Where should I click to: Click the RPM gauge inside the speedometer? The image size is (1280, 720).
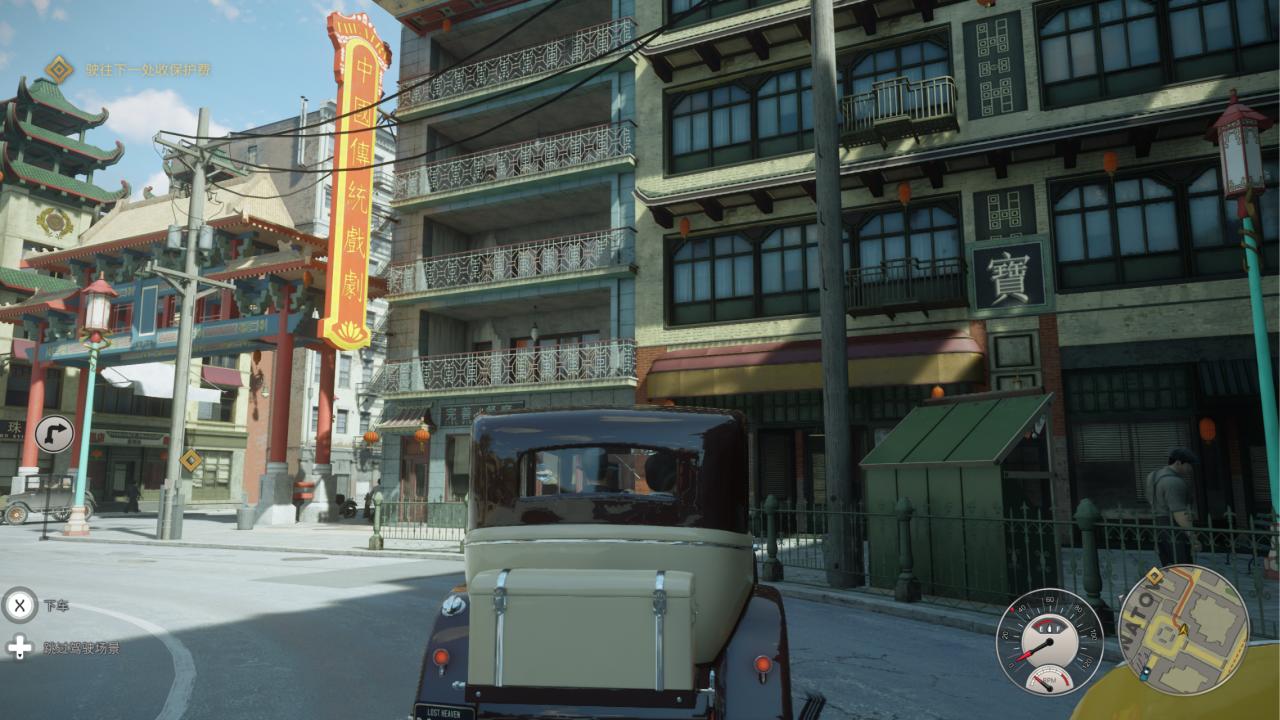pos(1049,679)
